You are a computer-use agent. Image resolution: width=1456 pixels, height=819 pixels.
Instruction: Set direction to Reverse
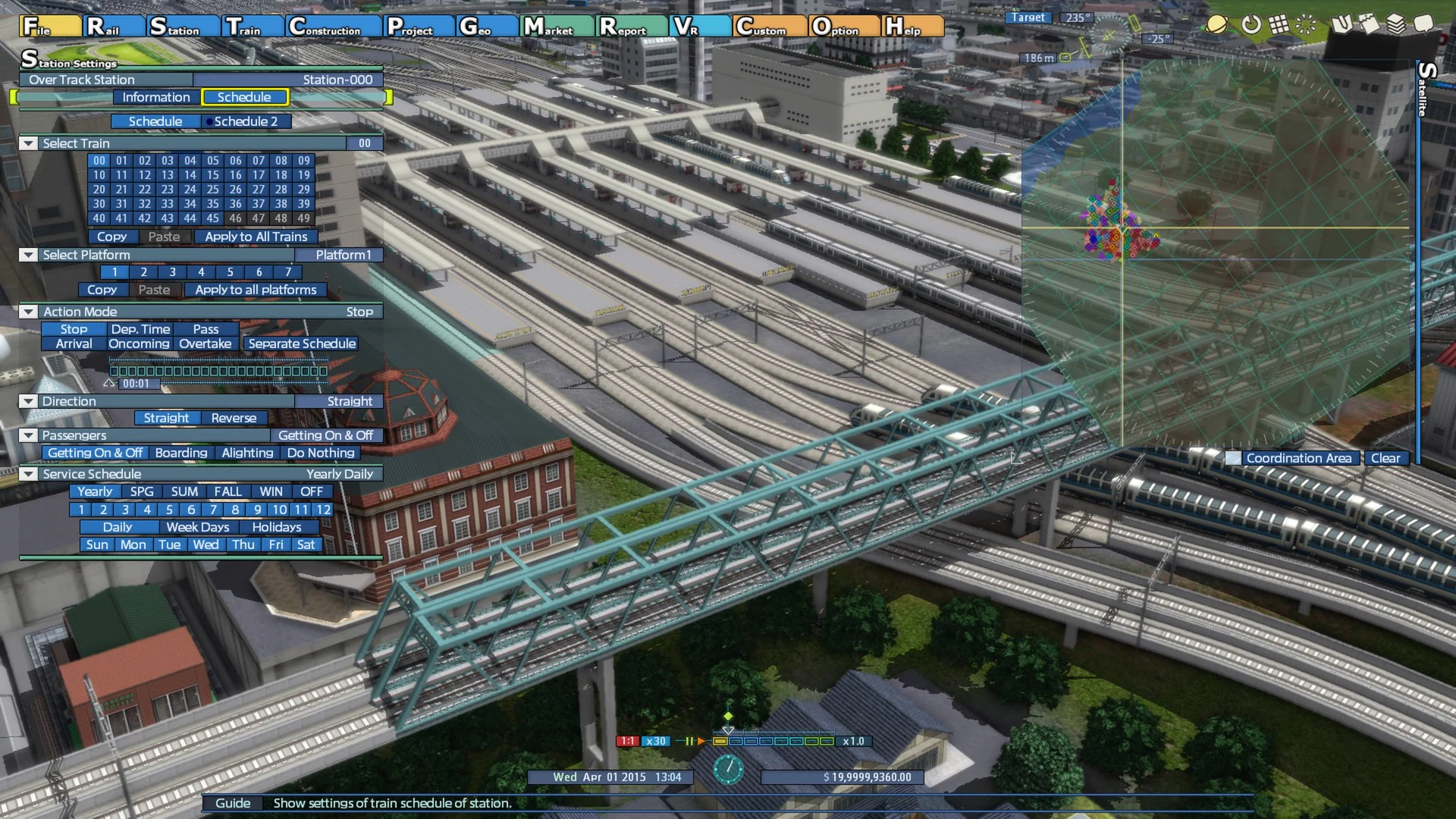234,418
